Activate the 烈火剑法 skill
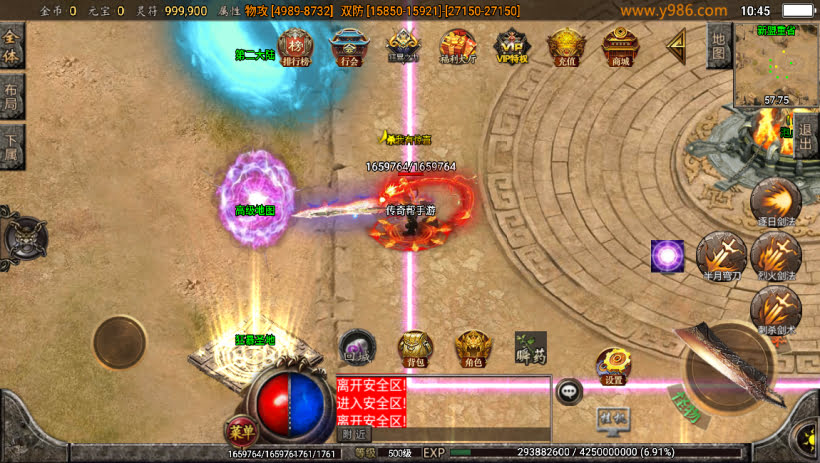The image size is (820, 463). tap(774, 255)
